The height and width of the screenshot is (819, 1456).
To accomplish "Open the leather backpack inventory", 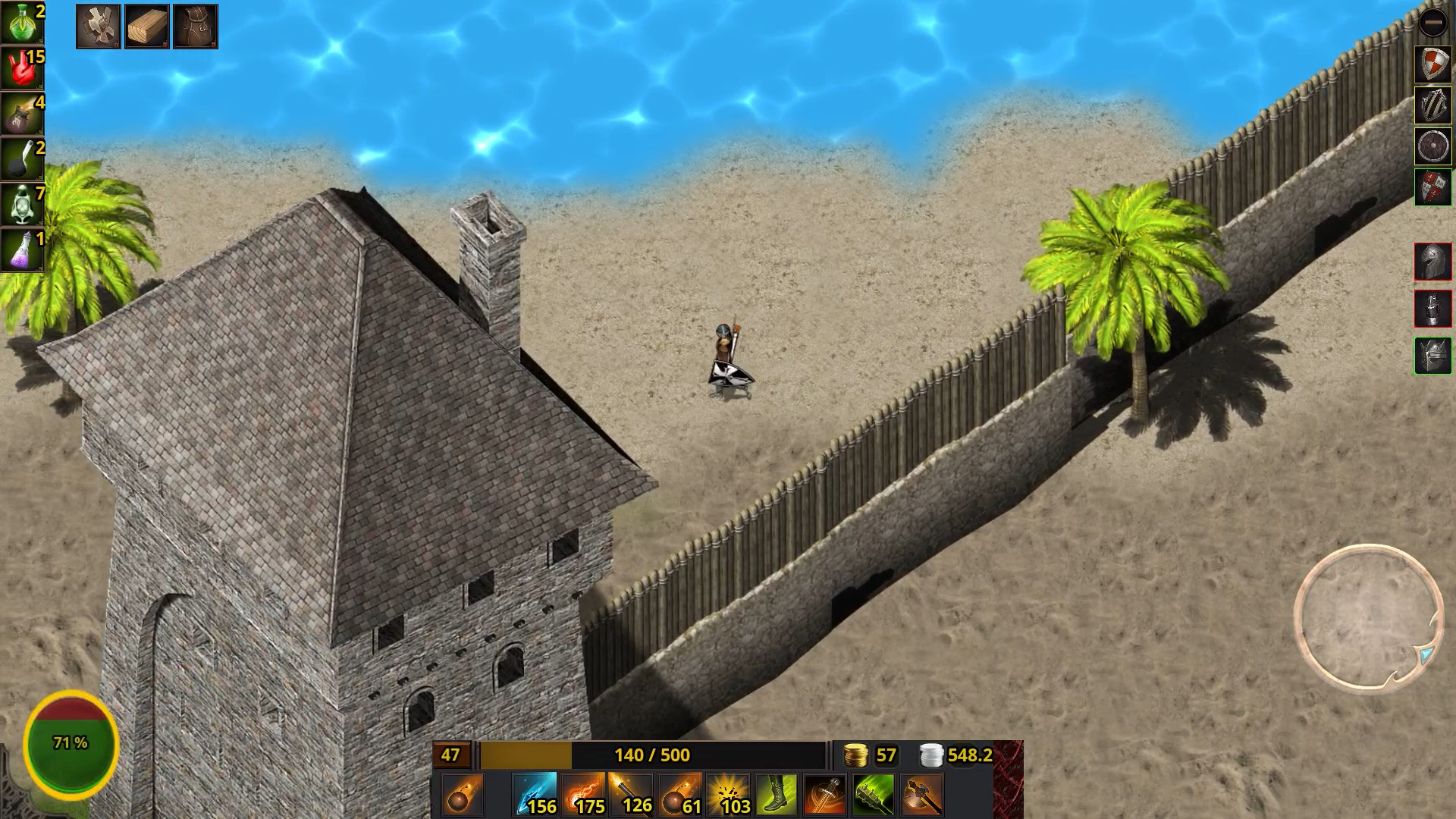I will coord(195,27).
